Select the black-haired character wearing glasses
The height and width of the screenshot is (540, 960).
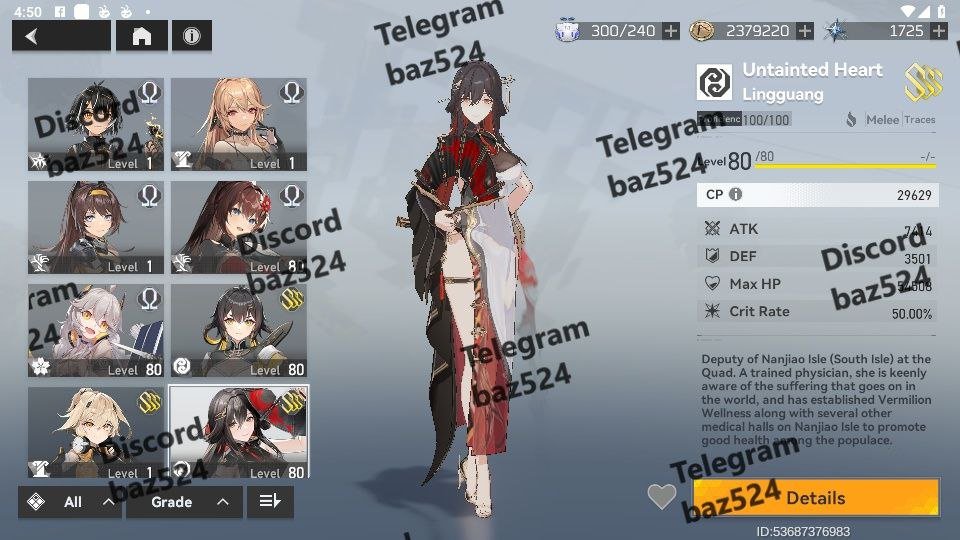click(96, 124)
